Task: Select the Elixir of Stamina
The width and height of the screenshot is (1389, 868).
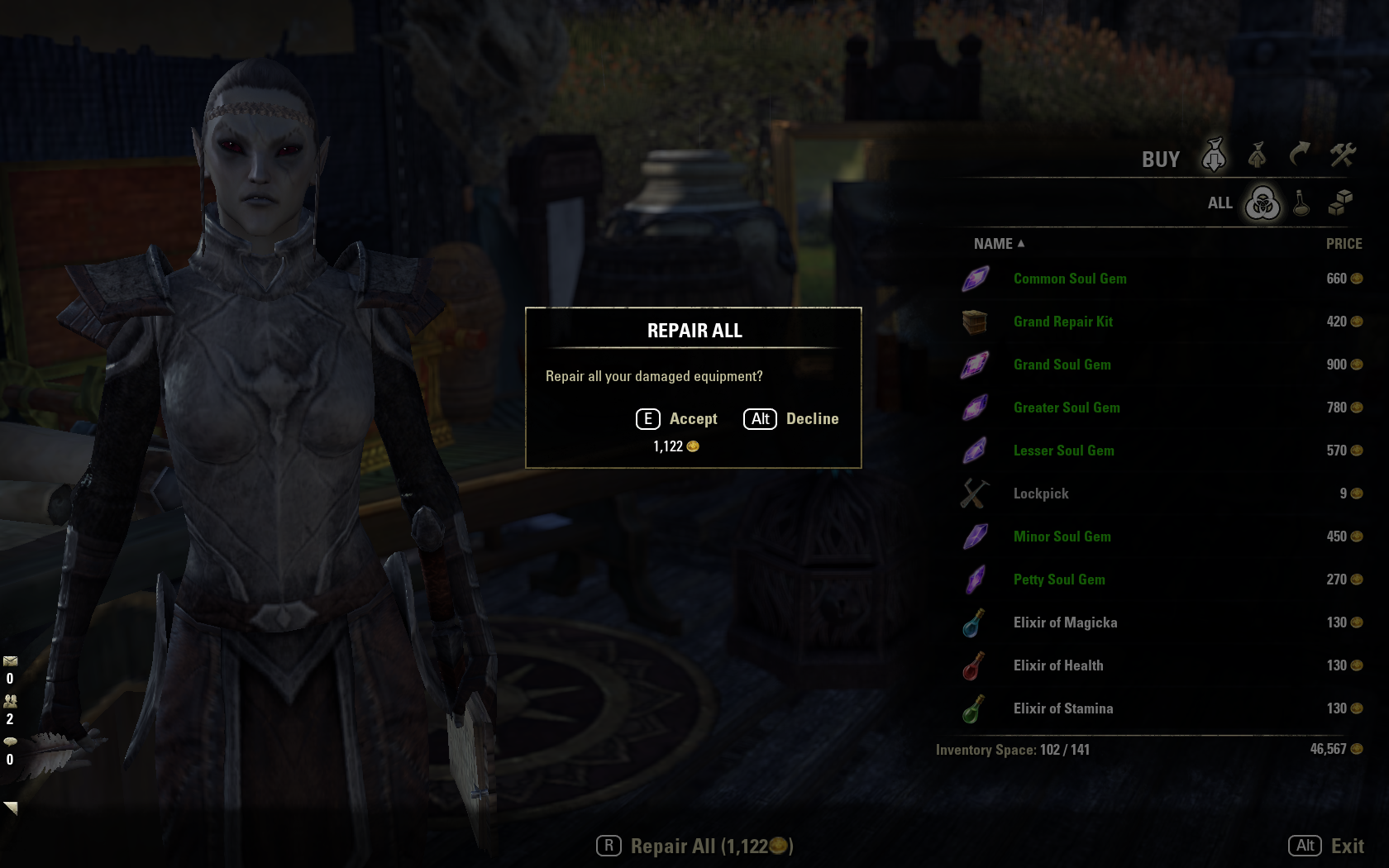Action: coord(1063,708)
